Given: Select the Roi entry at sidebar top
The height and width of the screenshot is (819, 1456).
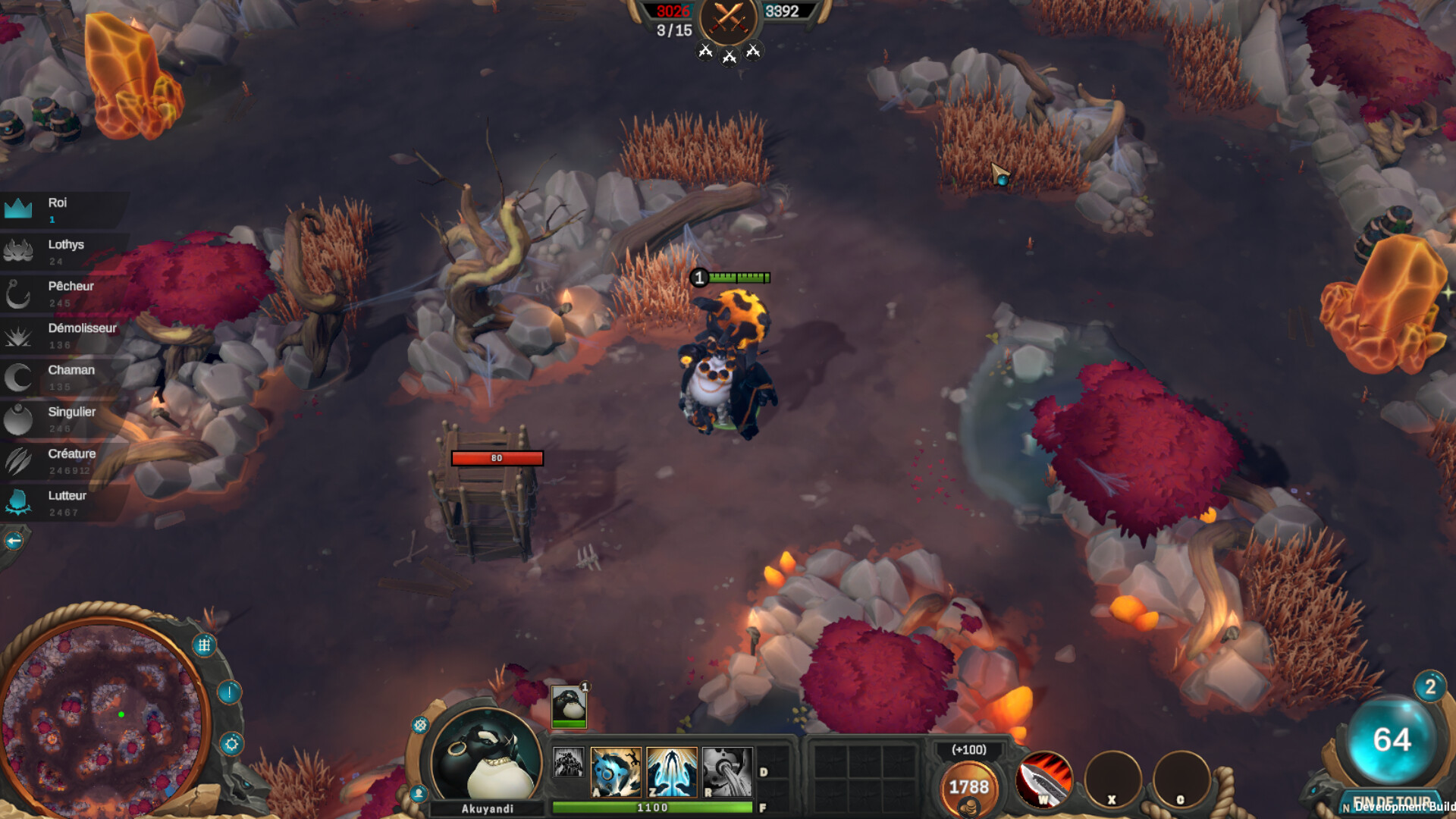Looking at the screenshot, I should [x=19, y=210].
